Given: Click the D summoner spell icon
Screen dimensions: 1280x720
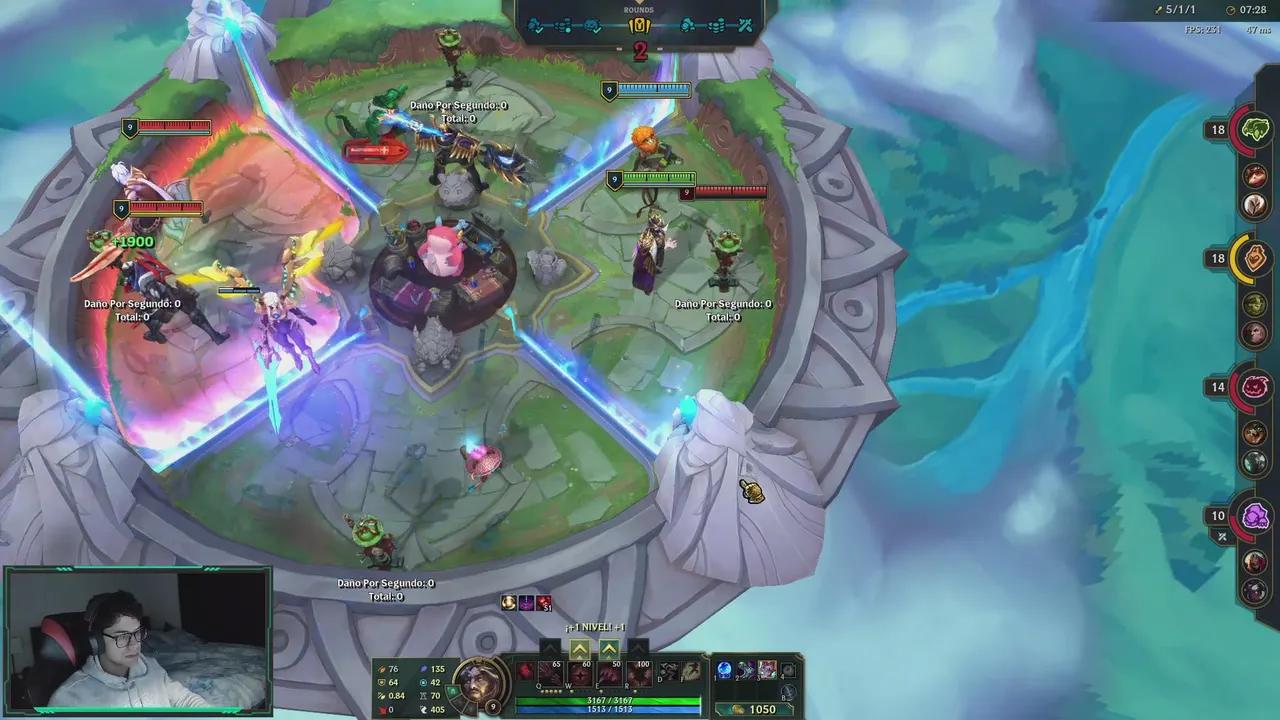Looking at the screenshot, I should [x=668, y=672].
